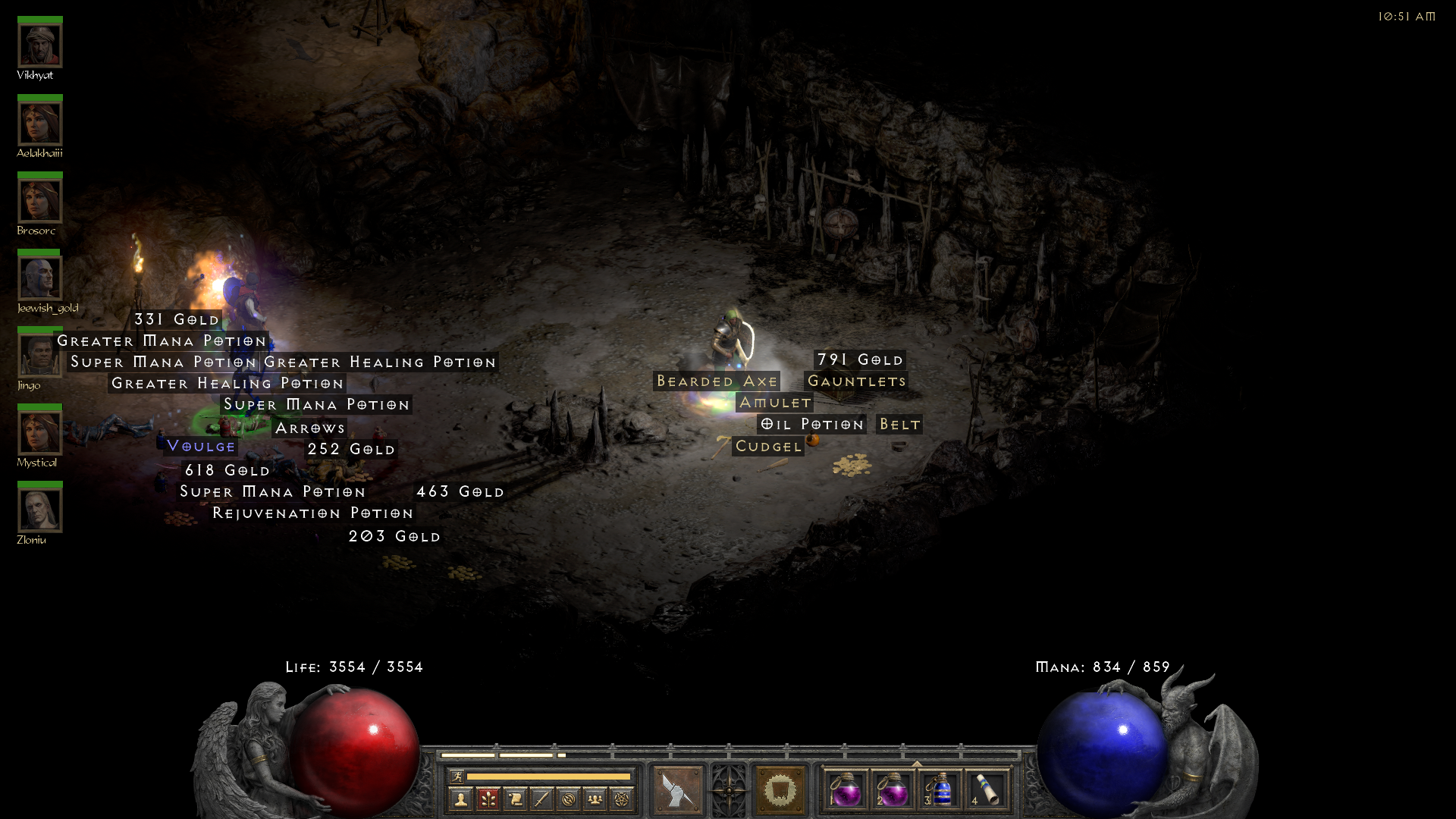
Task: Toggle the automap button
Action: click(x=569, y=799)
